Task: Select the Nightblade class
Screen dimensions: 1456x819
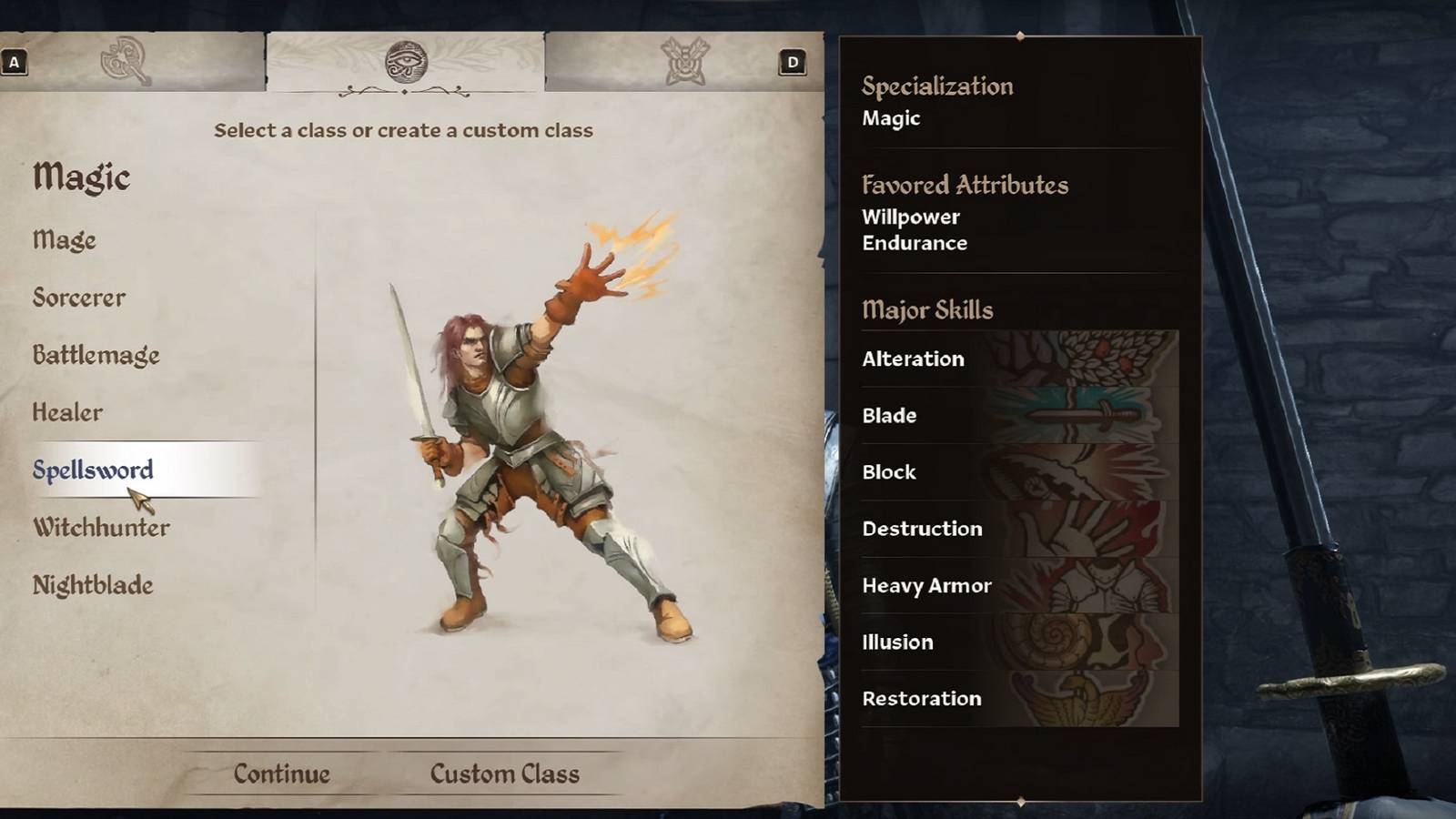Action: [91, 585]
